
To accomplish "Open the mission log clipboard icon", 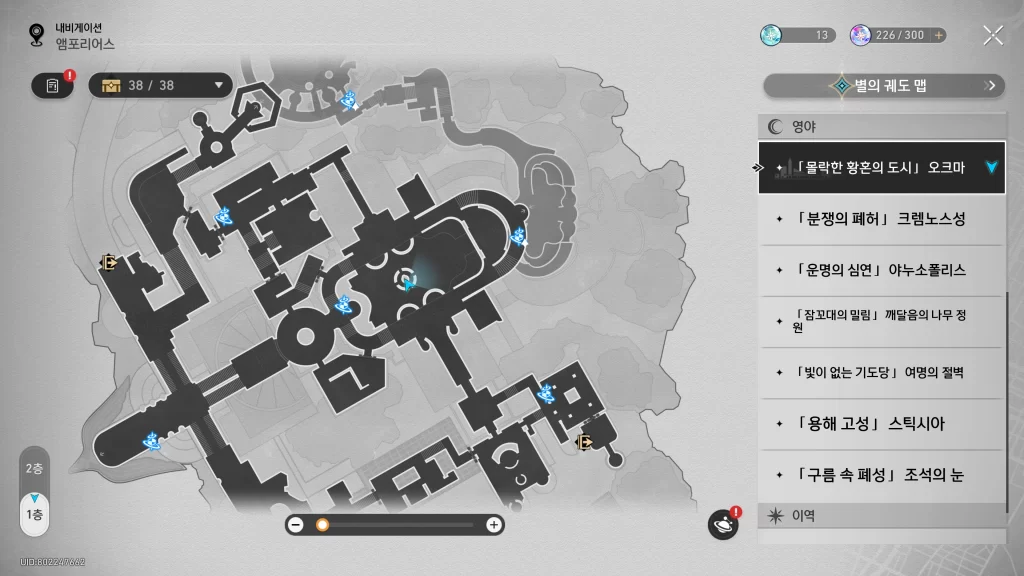I will (53, 86).
